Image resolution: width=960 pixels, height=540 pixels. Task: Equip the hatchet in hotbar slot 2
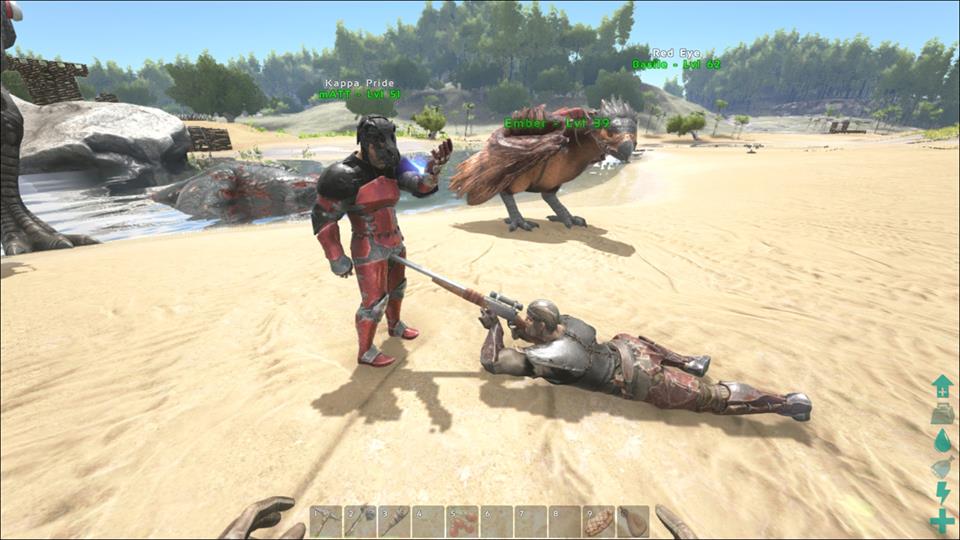pos(360,521)
